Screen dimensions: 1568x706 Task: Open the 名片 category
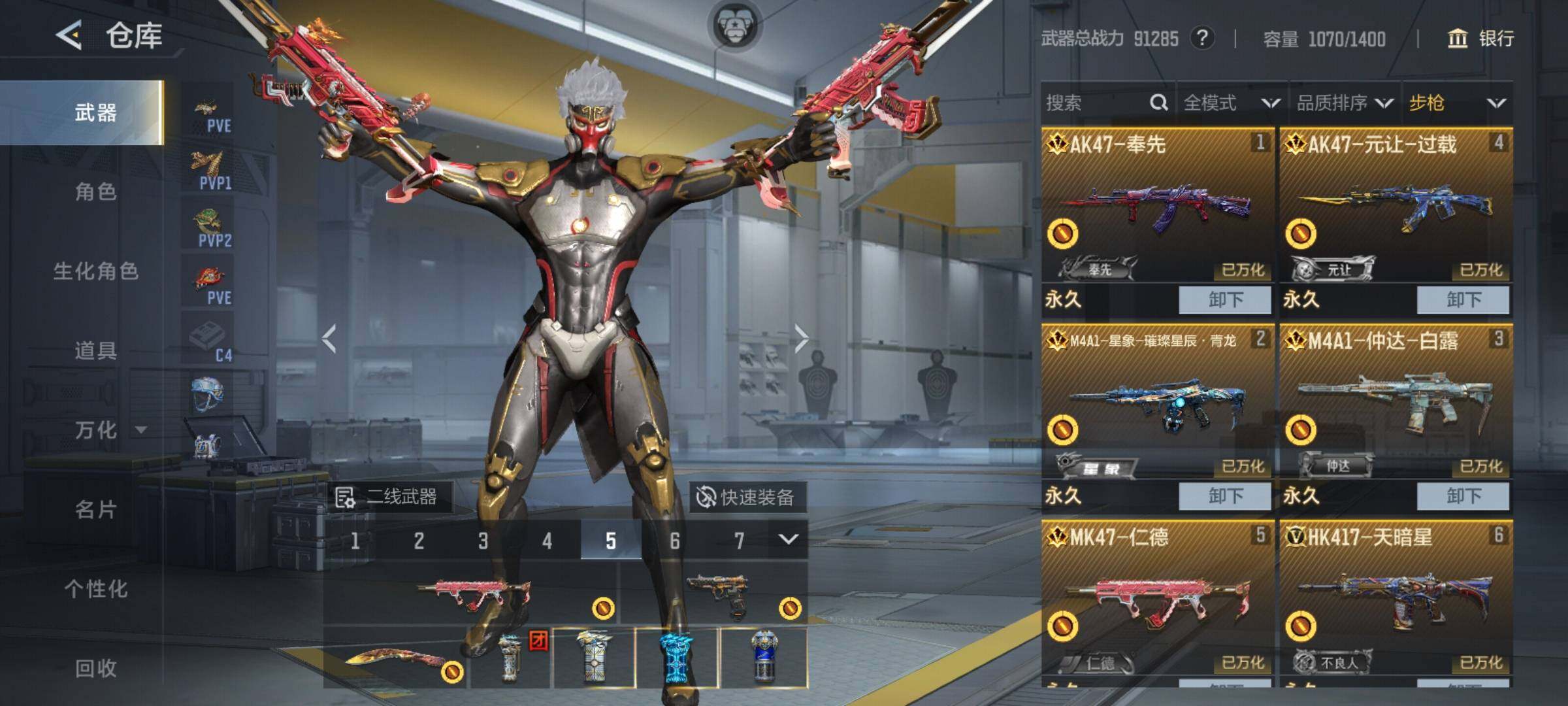click(x=95, y=509)
